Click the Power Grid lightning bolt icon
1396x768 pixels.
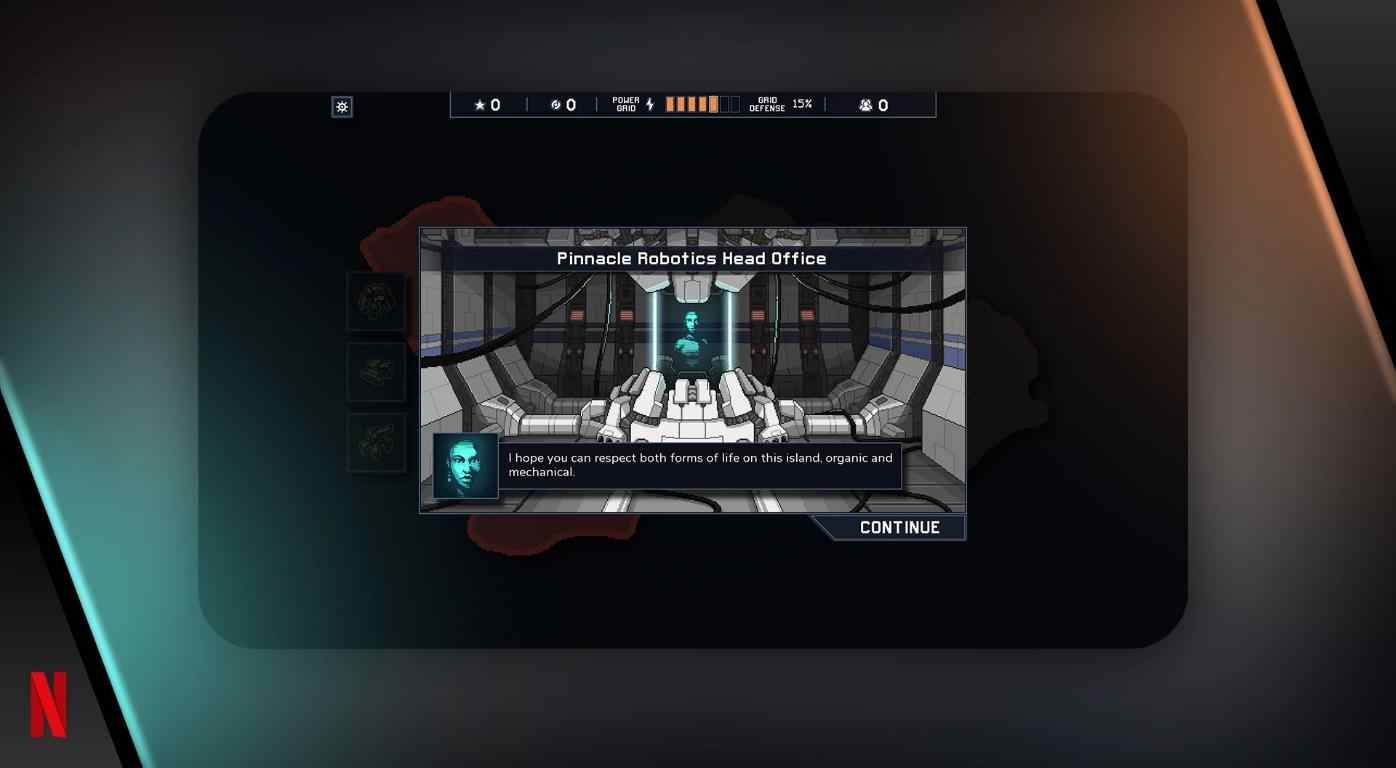650,102
